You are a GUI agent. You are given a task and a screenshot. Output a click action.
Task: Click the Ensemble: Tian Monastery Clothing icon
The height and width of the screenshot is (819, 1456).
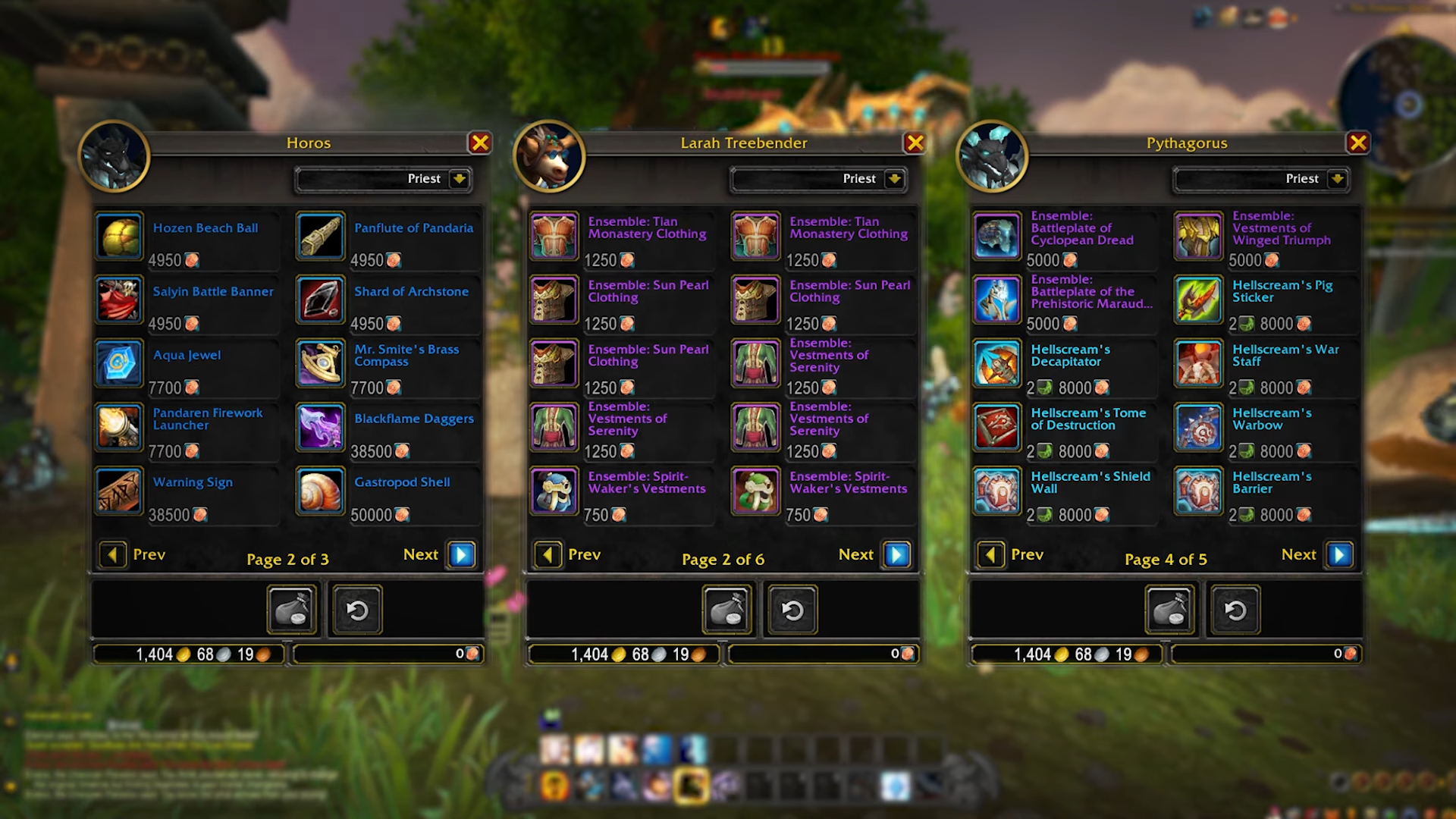(554, 236)
